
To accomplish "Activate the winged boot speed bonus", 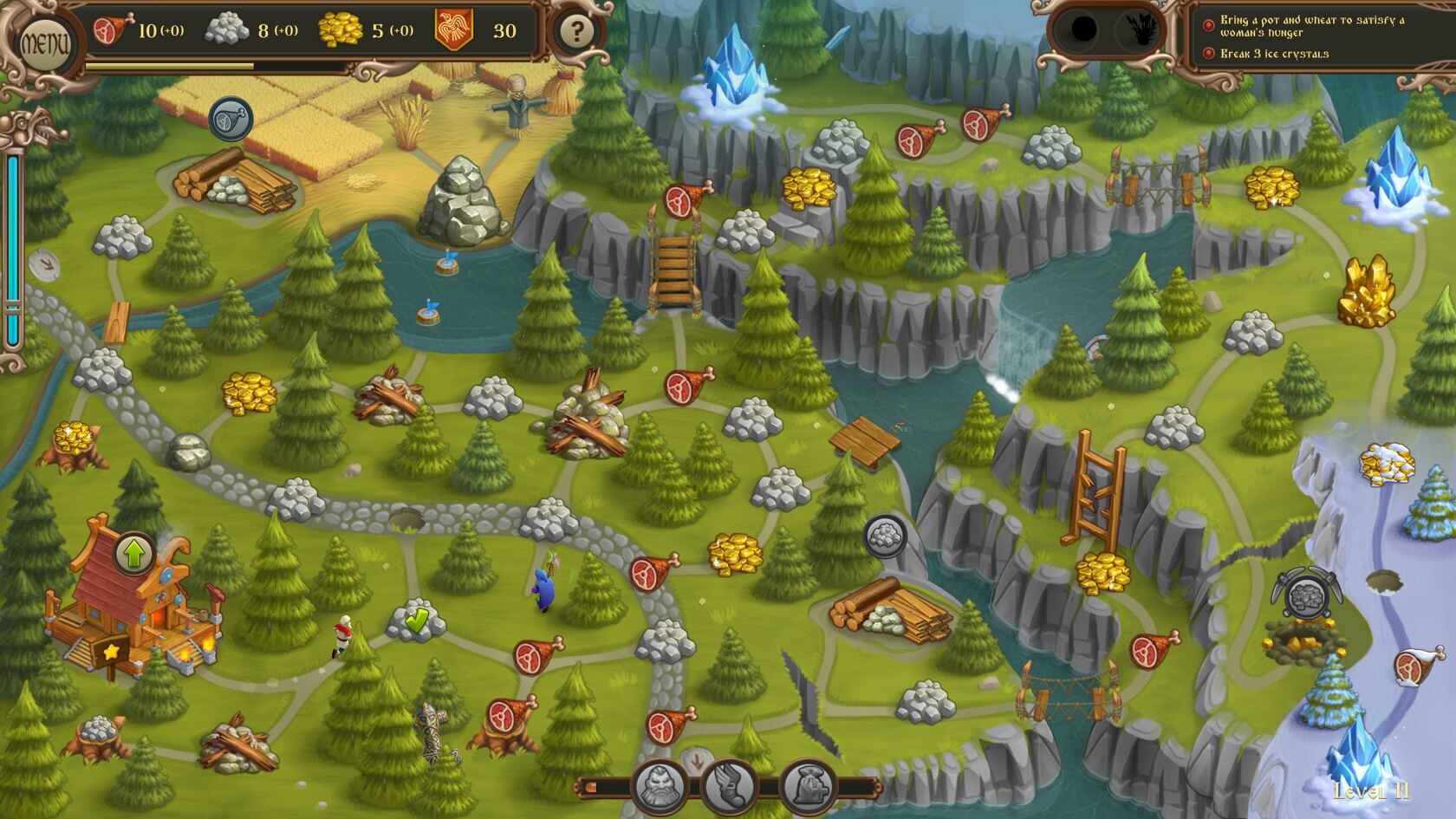I will (729, 786).
